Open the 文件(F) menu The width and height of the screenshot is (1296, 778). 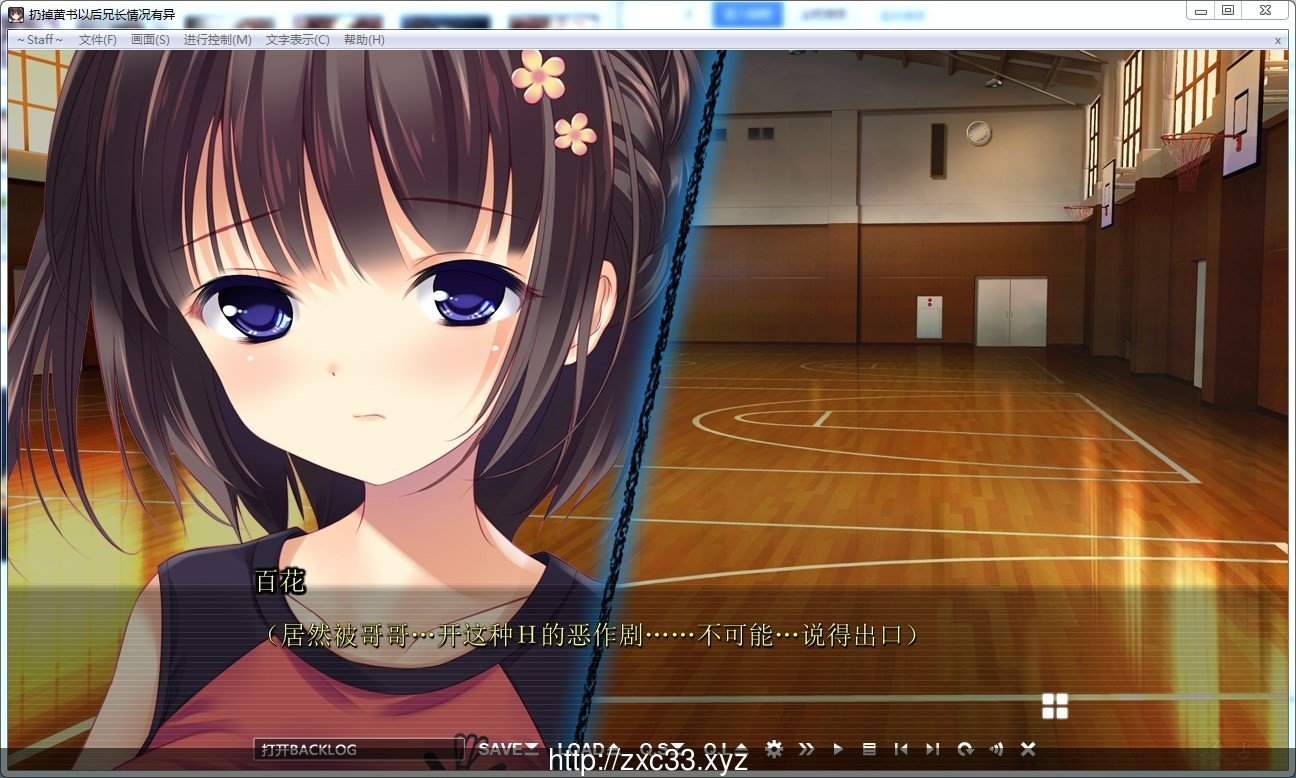coord(96,40)
